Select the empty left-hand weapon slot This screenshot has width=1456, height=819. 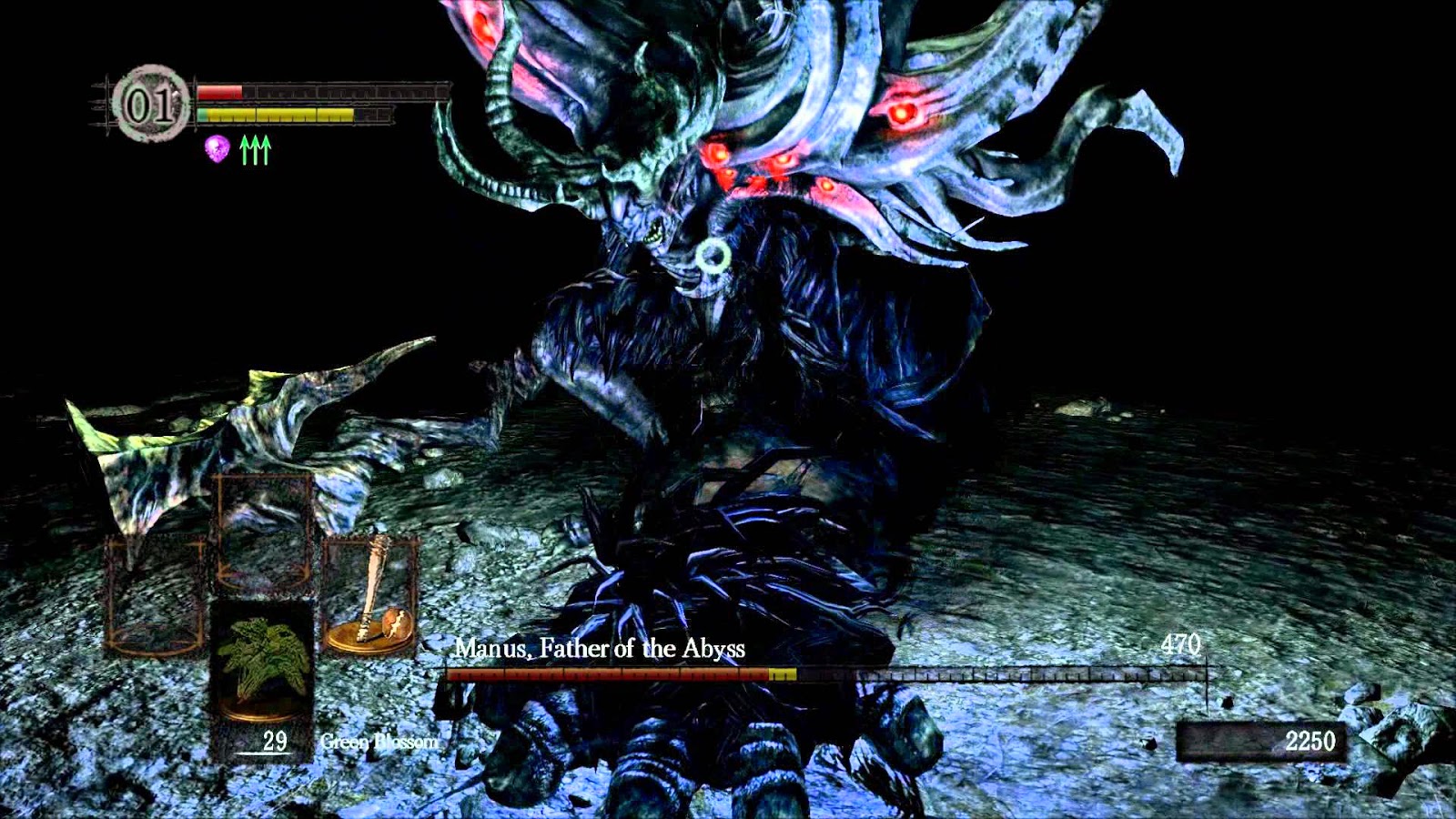pos(155,591)
